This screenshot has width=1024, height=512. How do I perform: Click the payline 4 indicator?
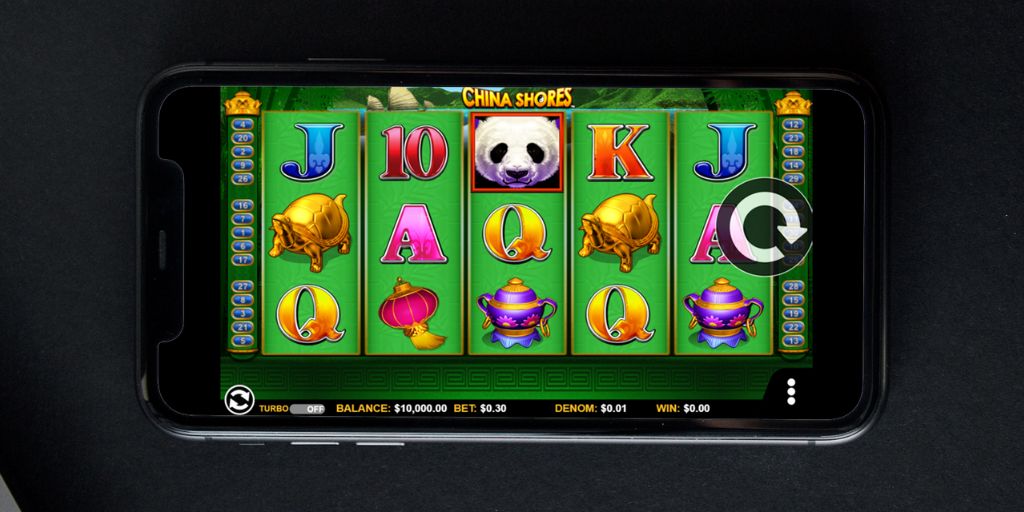pos(242,125)
